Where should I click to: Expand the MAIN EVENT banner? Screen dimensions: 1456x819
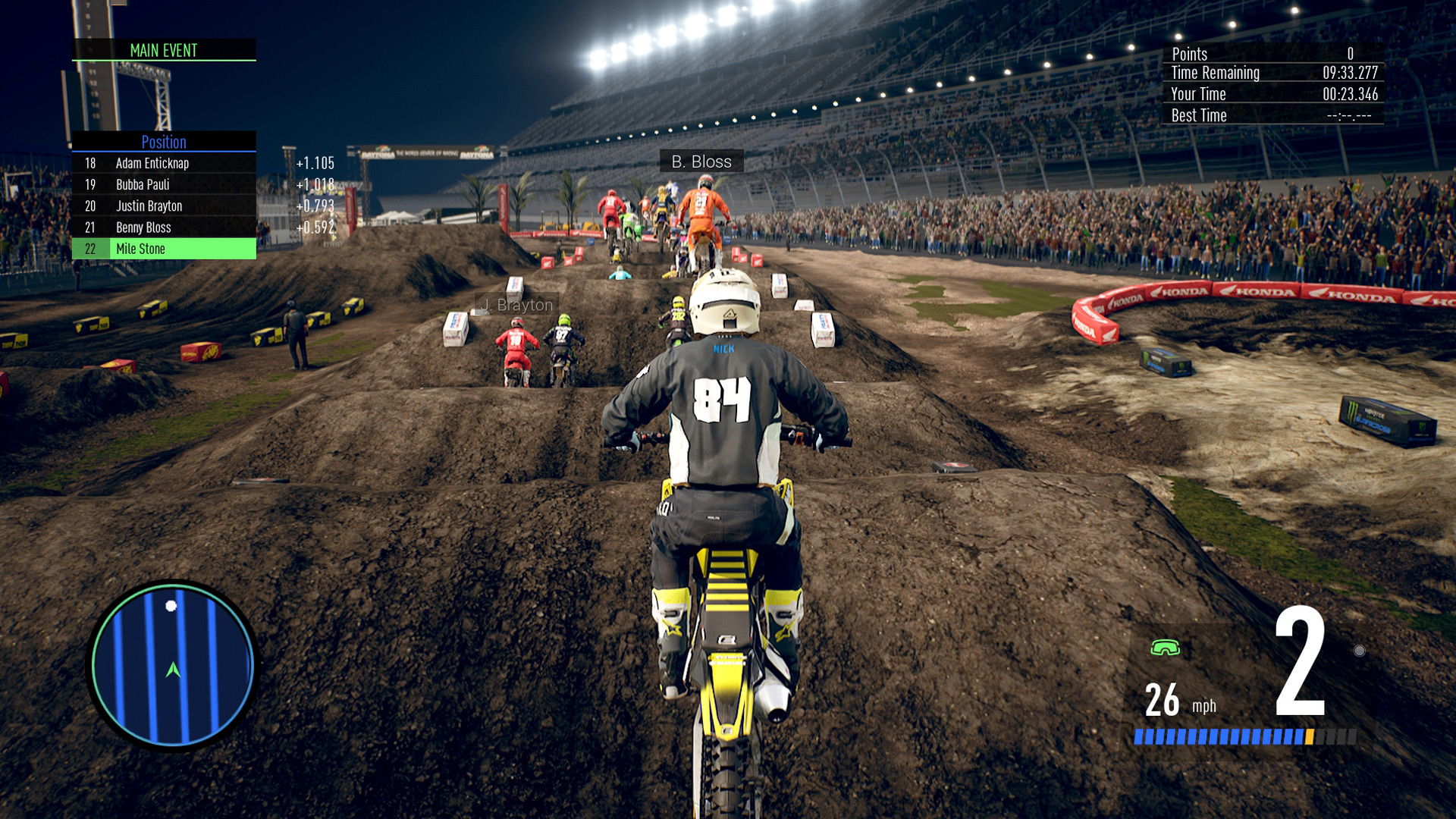coord(164,51)
